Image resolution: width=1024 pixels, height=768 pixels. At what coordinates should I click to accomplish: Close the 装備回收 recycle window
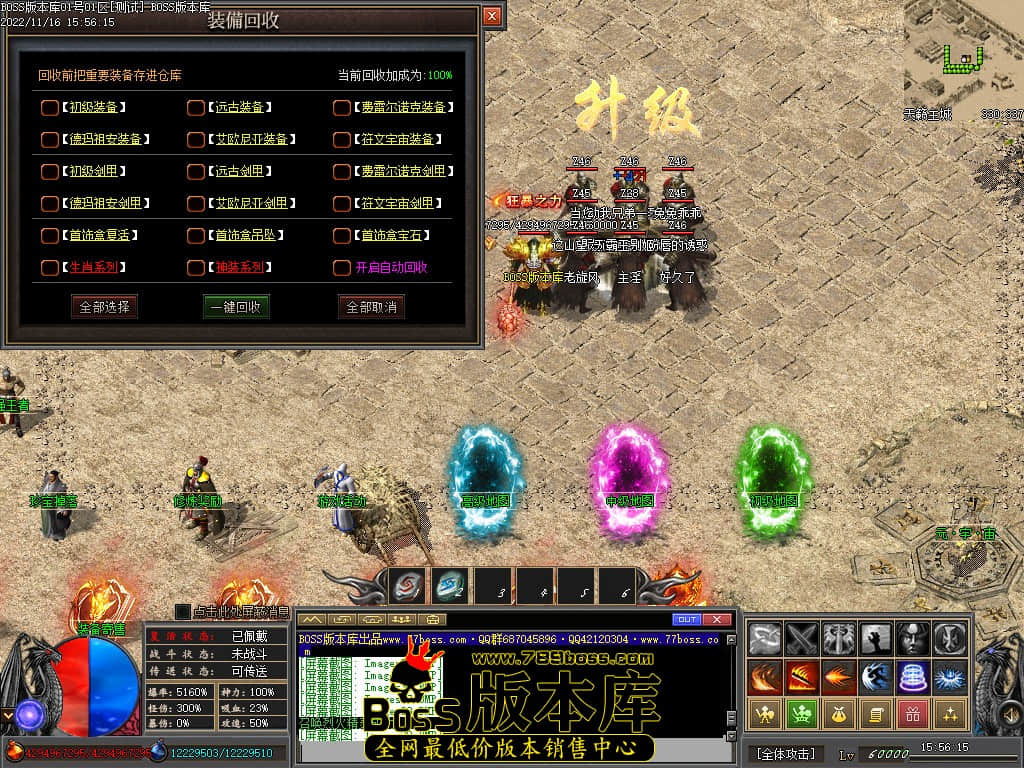pyautogui.click(x=491, y=16)
